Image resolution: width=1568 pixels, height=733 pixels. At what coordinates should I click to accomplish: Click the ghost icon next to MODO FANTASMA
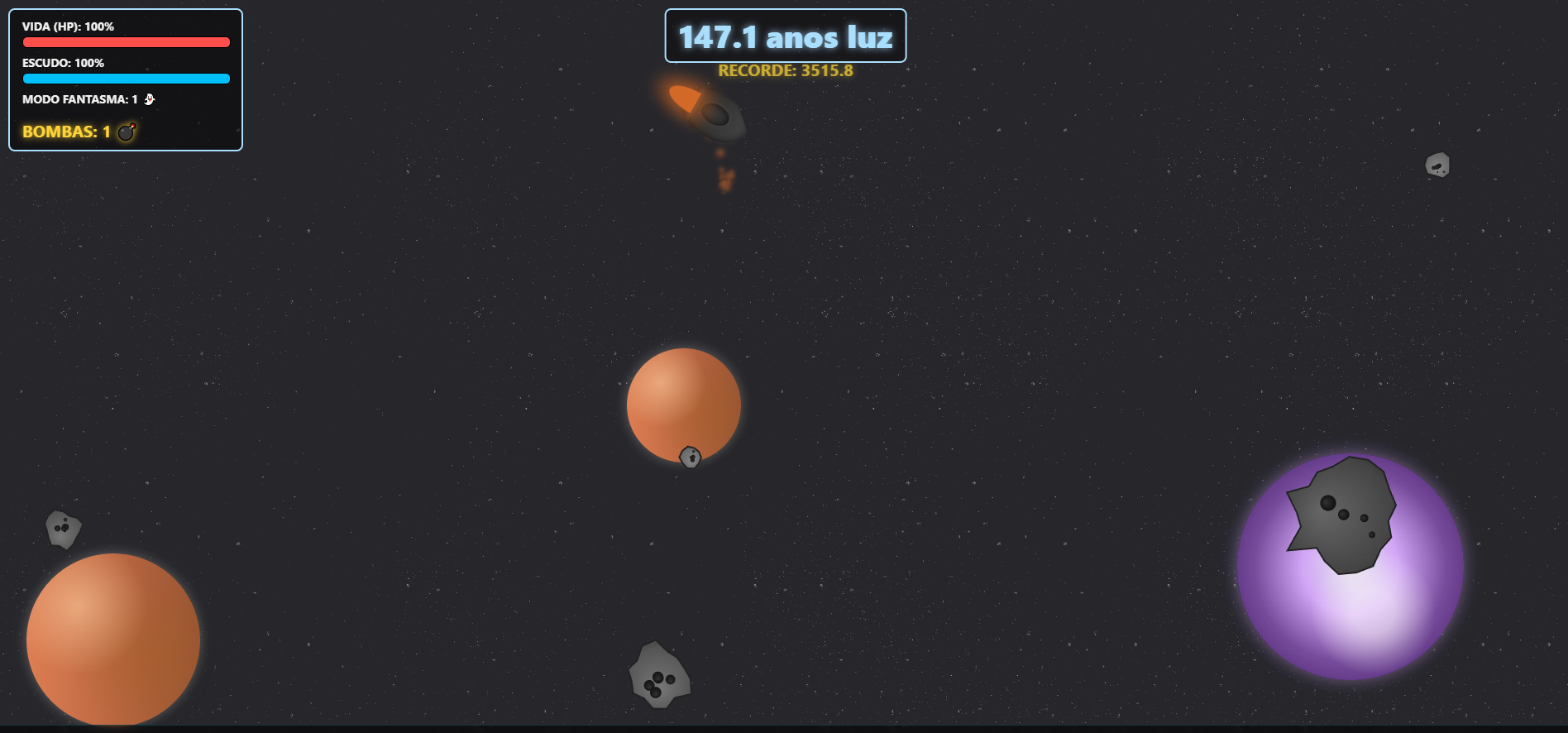[x=149, y=98]
